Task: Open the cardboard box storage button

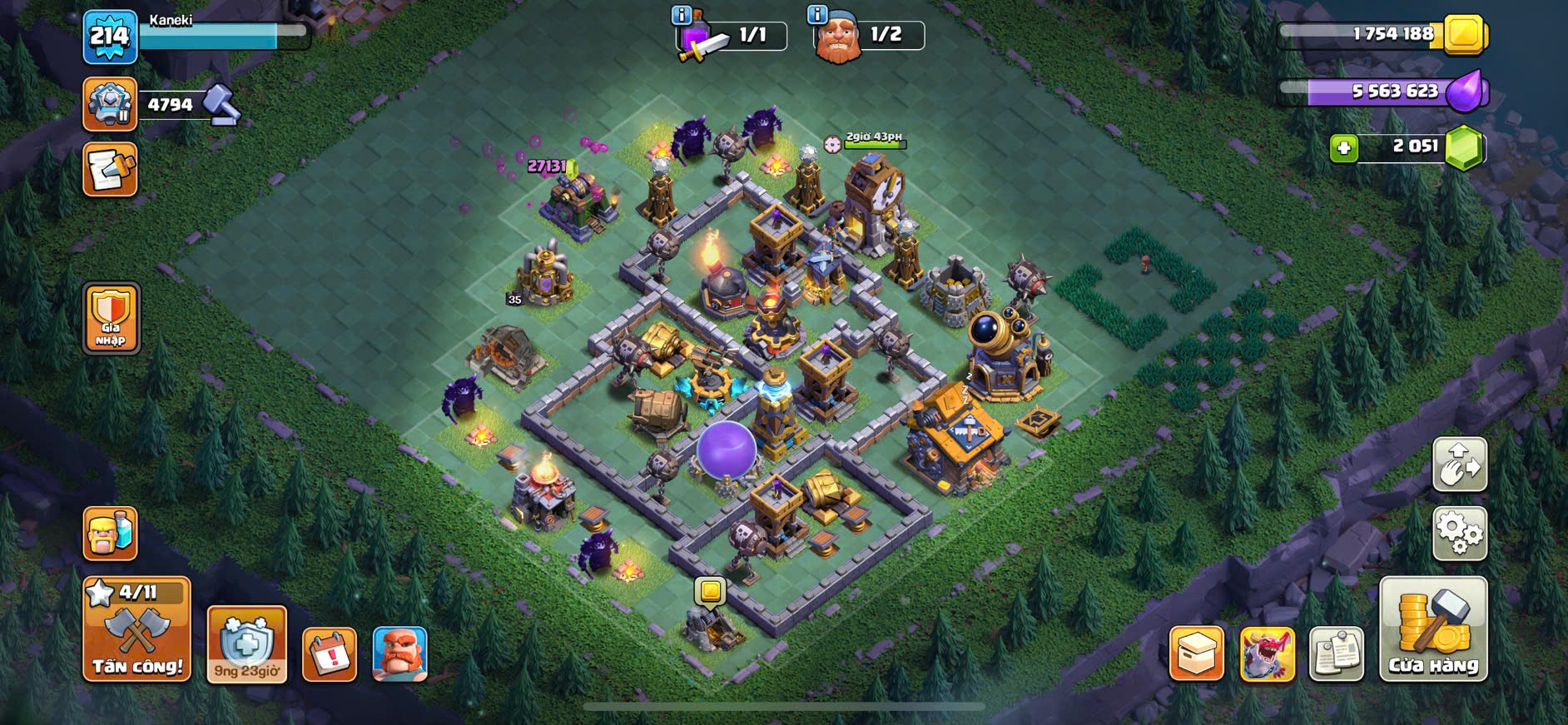Action: coord(1196,654)
